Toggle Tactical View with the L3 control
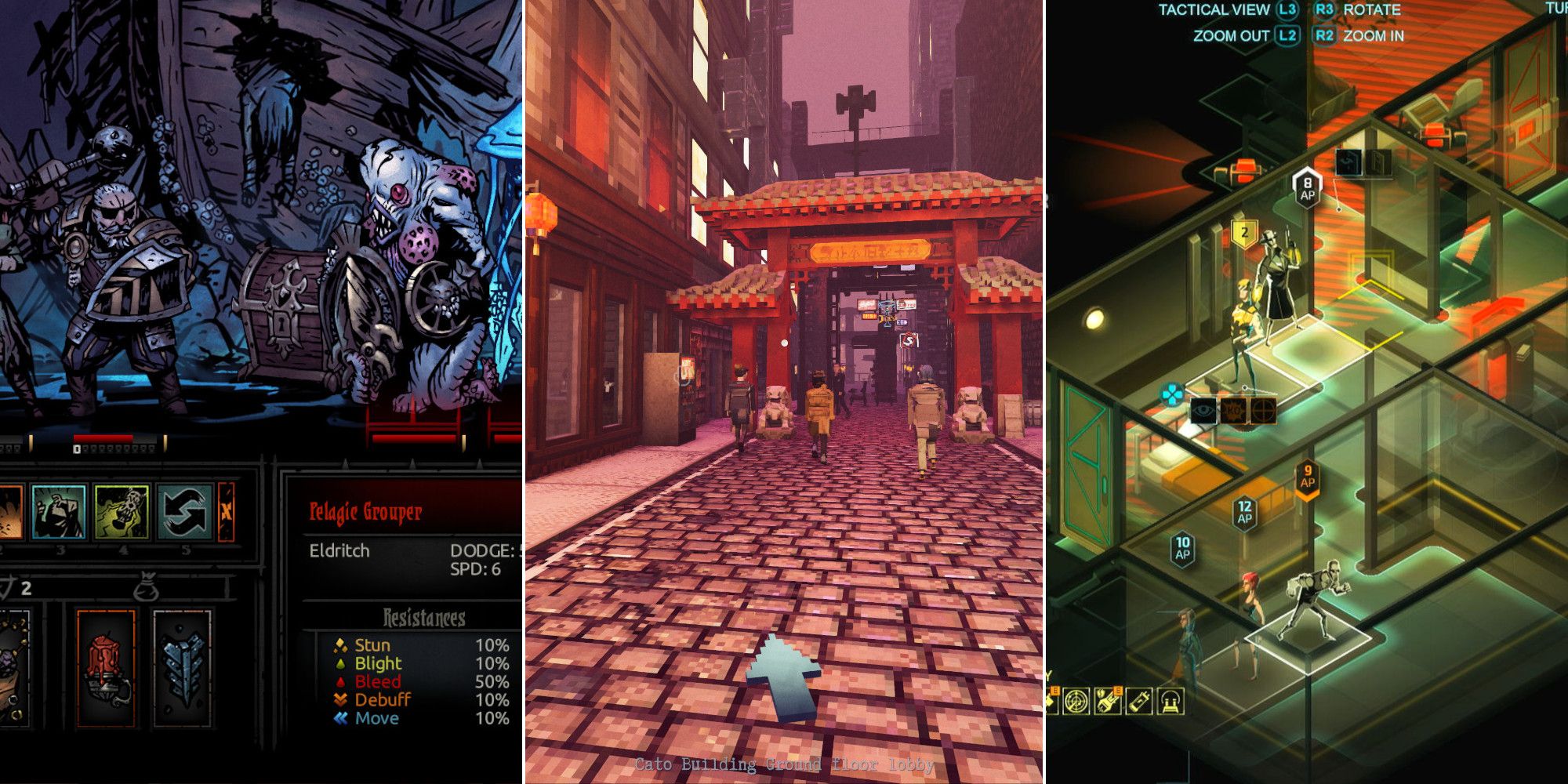The image size is (1568, 784). coord(1288,9)
